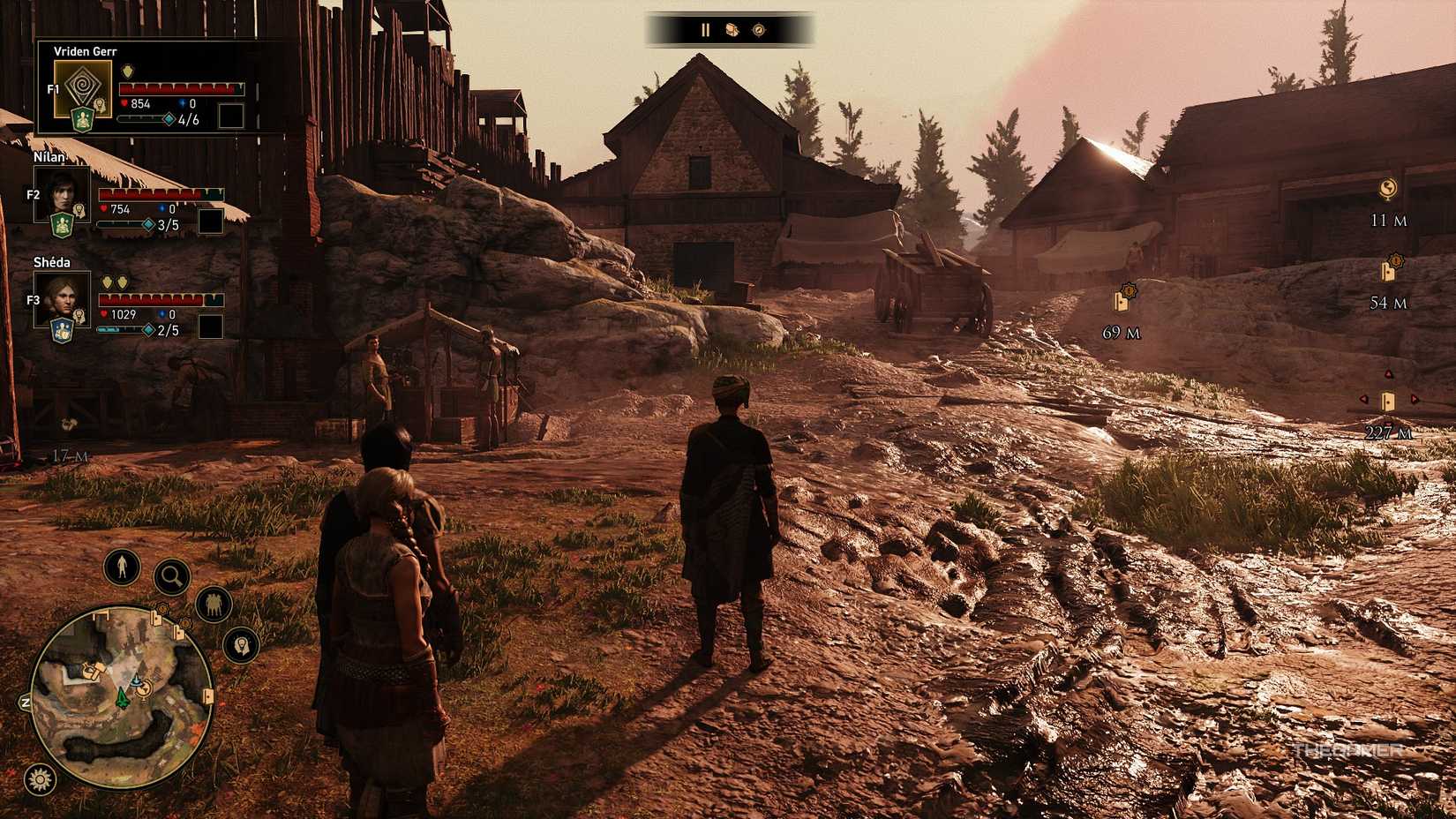Activate the magnifying glass exploration mode icon
This screenshot has height=819, width=1456.
pos(171,575)
